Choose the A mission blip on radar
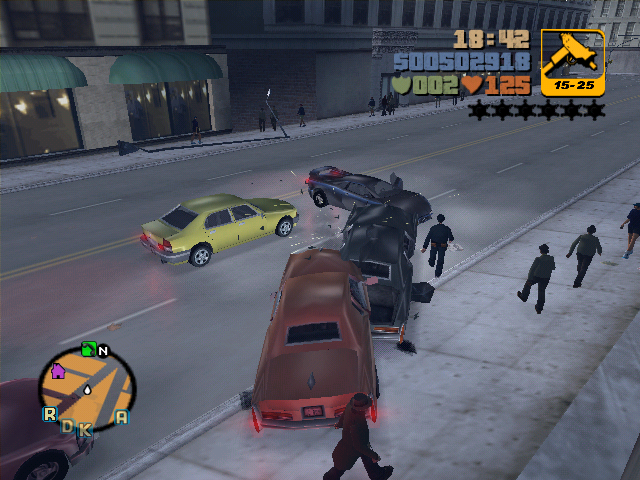Image resolution: width=640 pixels, height=480 pixels. pyautogui.click(x=121, y=417)
